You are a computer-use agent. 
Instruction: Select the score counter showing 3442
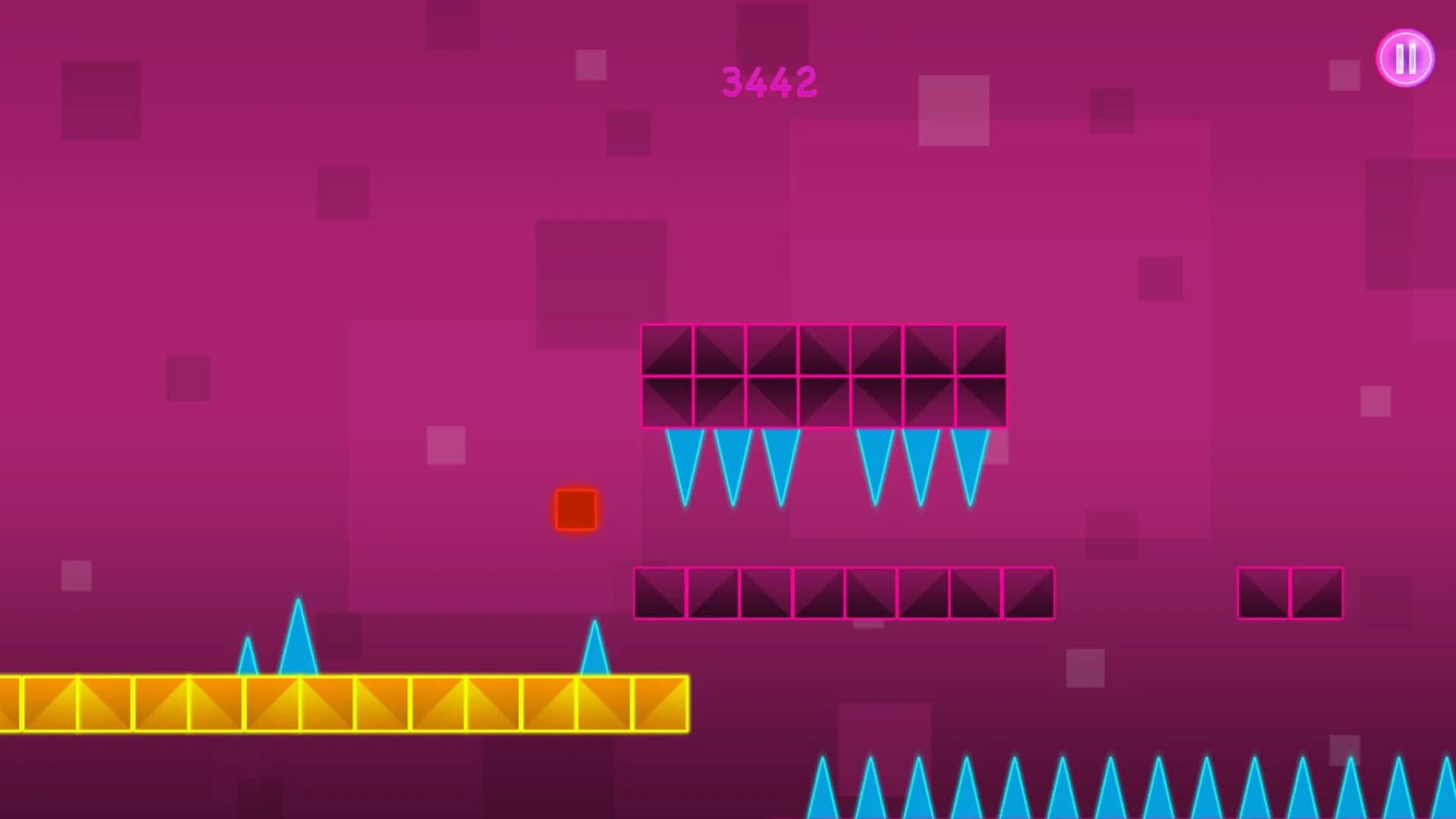point(770,82)
